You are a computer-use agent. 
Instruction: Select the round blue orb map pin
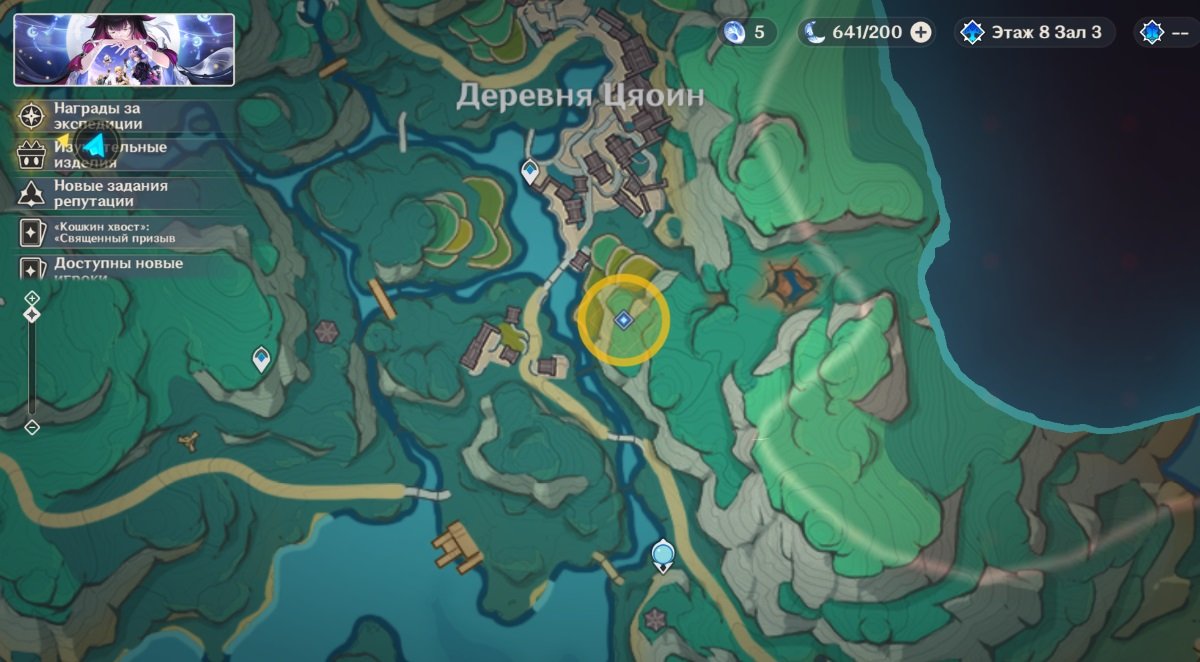pyautogui.click(x=662, y=554)
